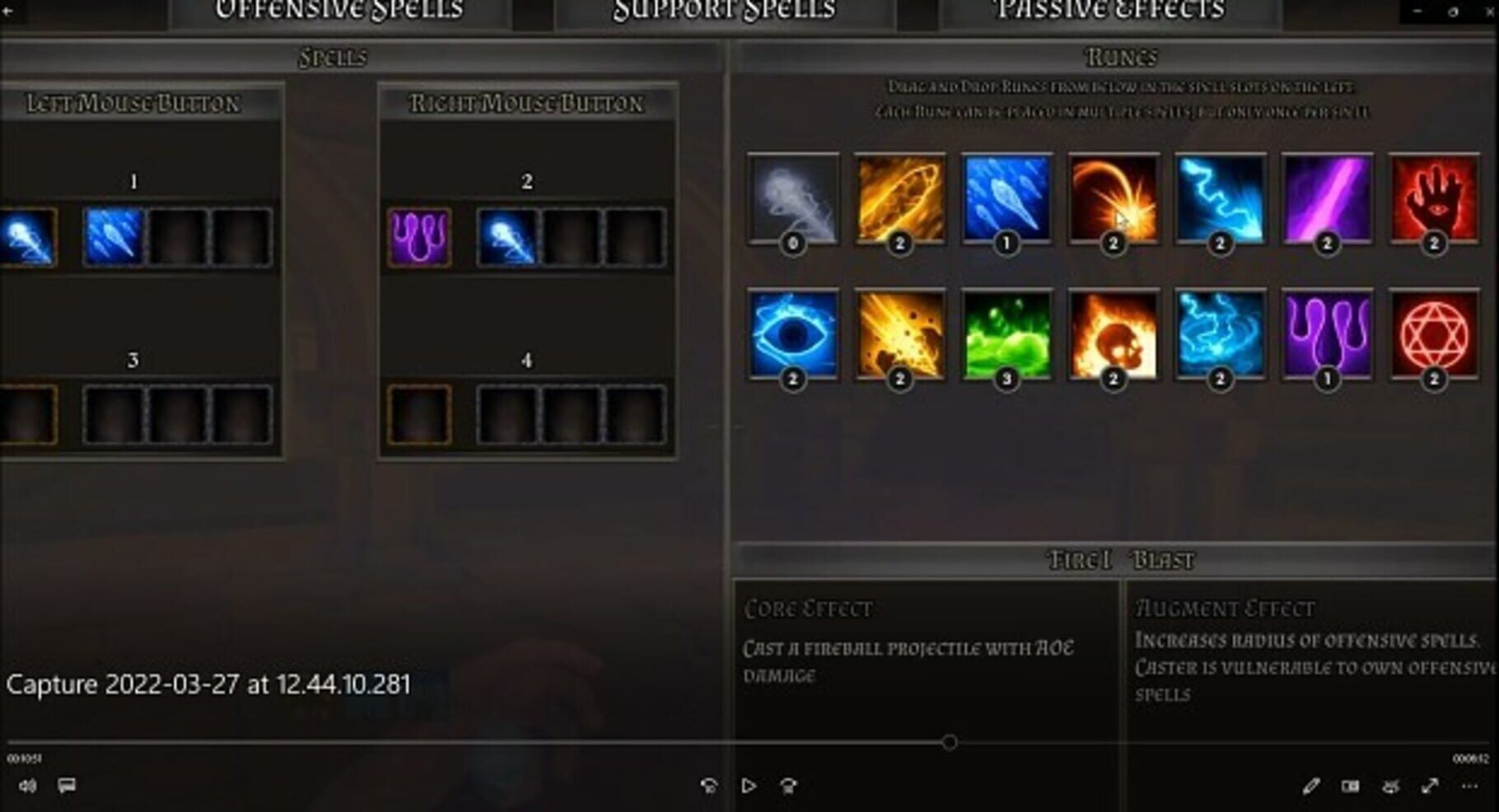The image size is (1499, 812).
Task: Select the green poison rune with 3 charges
Action: [x=1006, y=338]
